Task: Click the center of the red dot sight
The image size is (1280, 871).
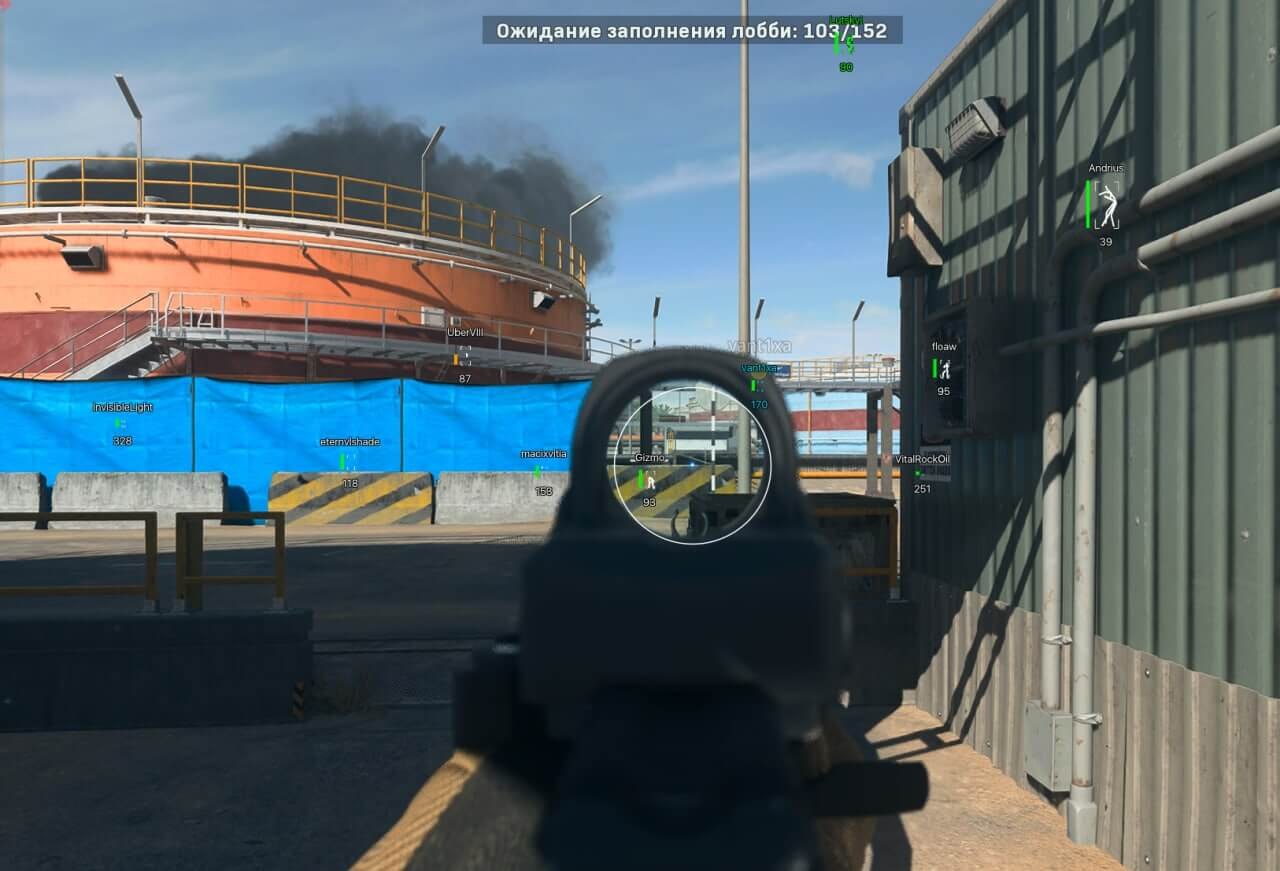Action: (690, 463)
